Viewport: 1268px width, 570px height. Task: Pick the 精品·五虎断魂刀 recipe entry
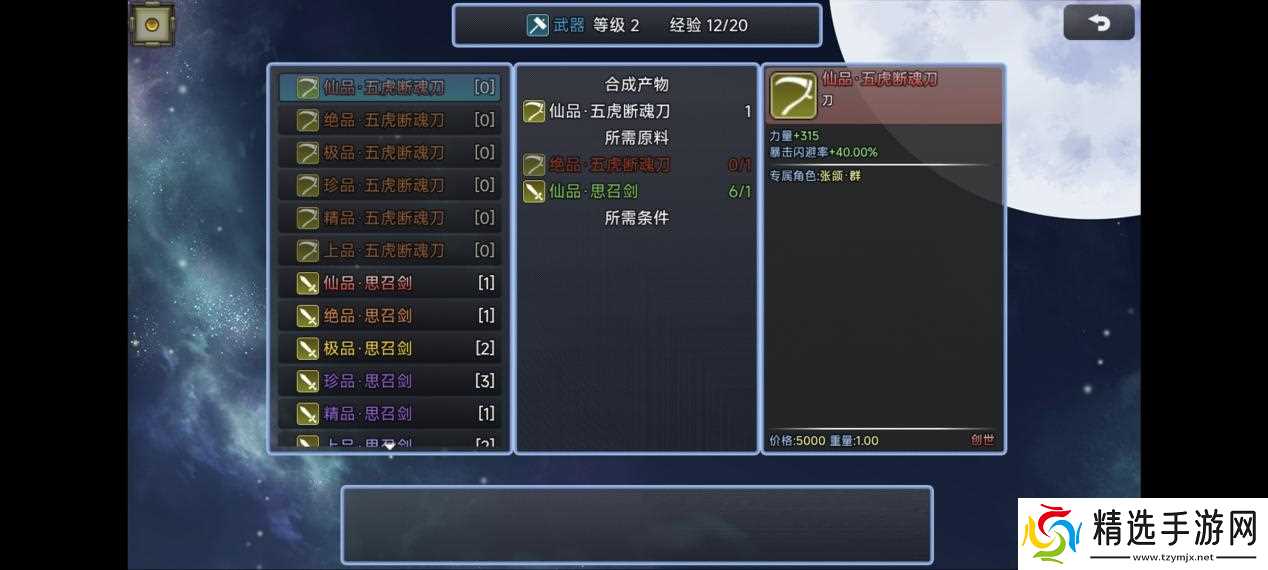pos(390,218)
